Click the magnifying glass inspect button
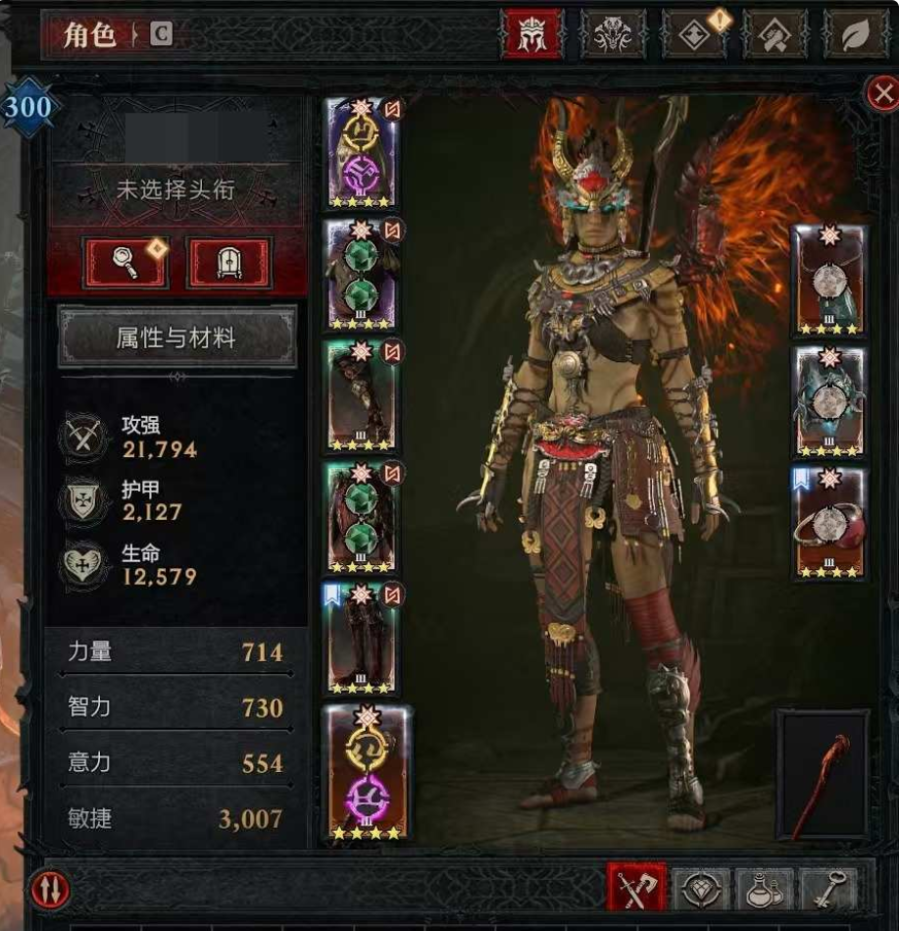The image size is (900, 931). point(125,263)
